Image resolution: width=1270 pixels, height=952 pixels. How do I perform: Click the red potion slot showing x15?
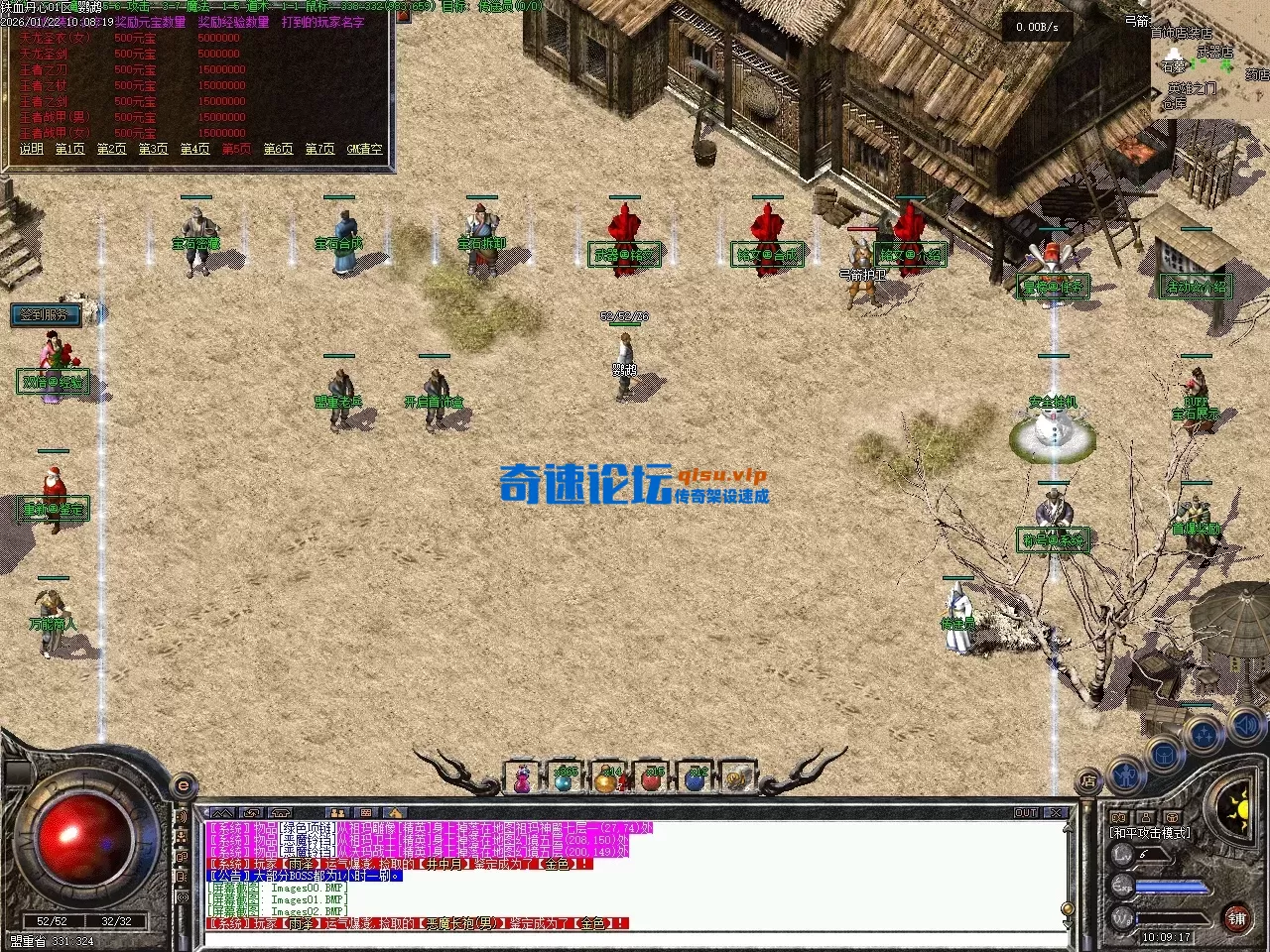[x=650, y=783]
